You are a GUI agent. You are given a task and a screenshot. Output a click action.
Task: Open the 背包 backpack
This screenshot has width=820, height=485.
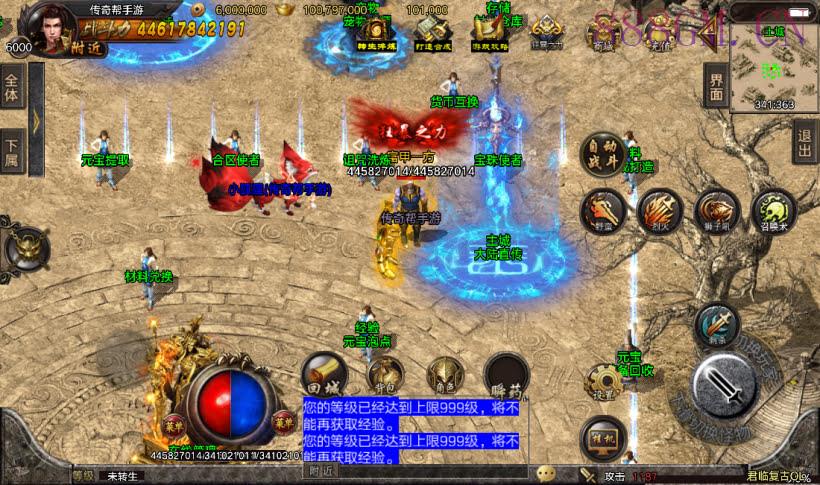coord(387,377)
